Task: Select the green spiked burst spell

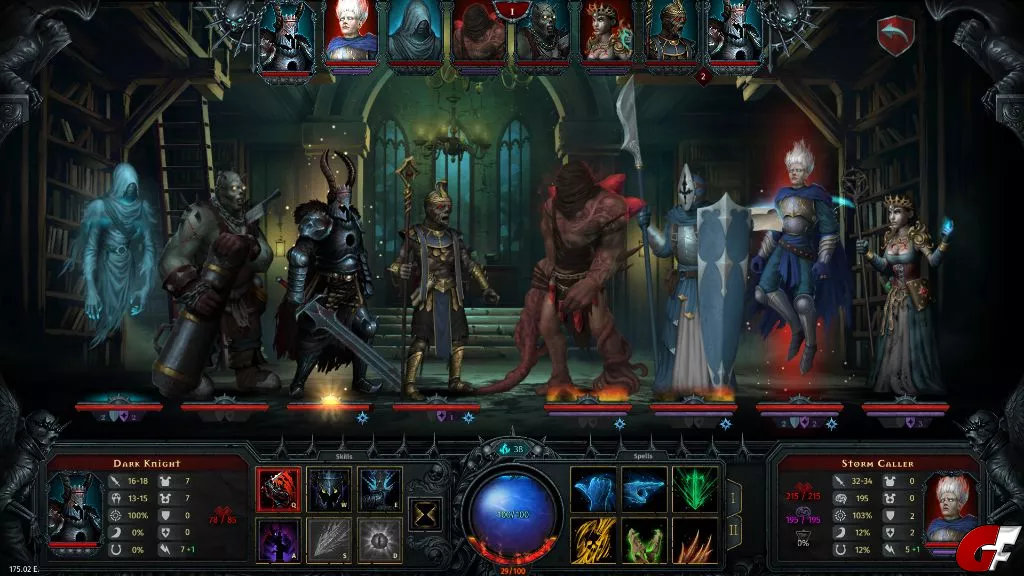Action: [695, 489]
